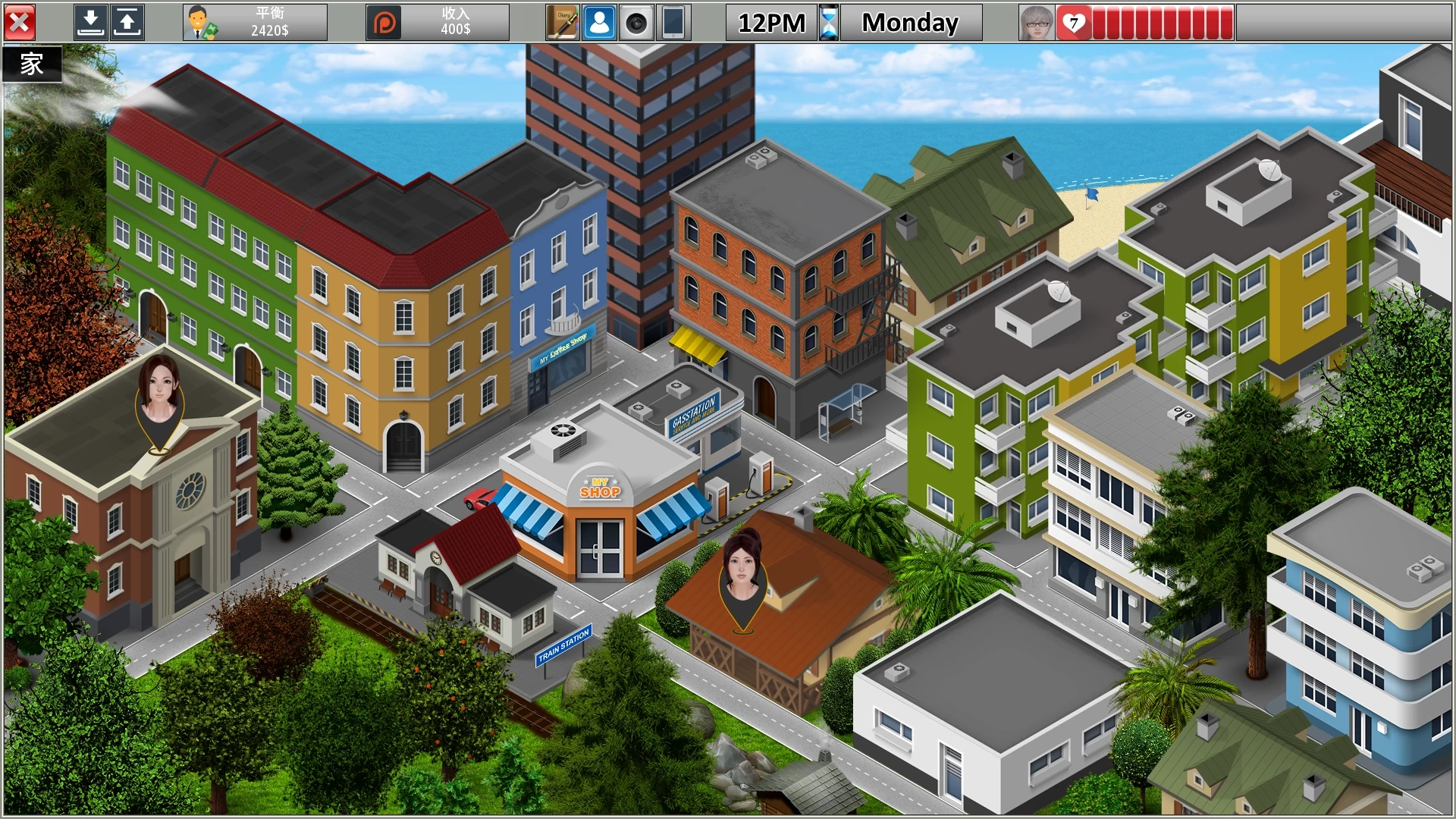Close the game with the red X
Screen dimensions: 1456x819
[x=20, y=23]
